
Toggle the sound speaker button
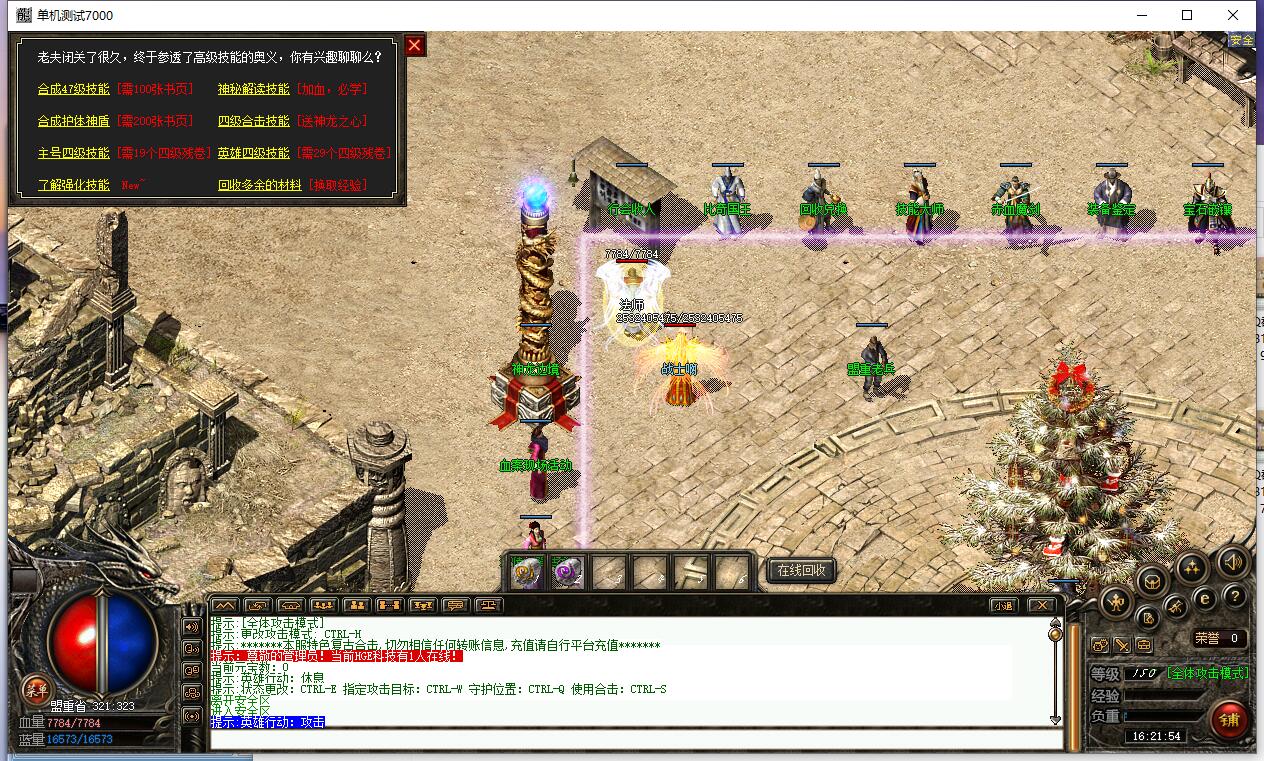(1233, 563)
